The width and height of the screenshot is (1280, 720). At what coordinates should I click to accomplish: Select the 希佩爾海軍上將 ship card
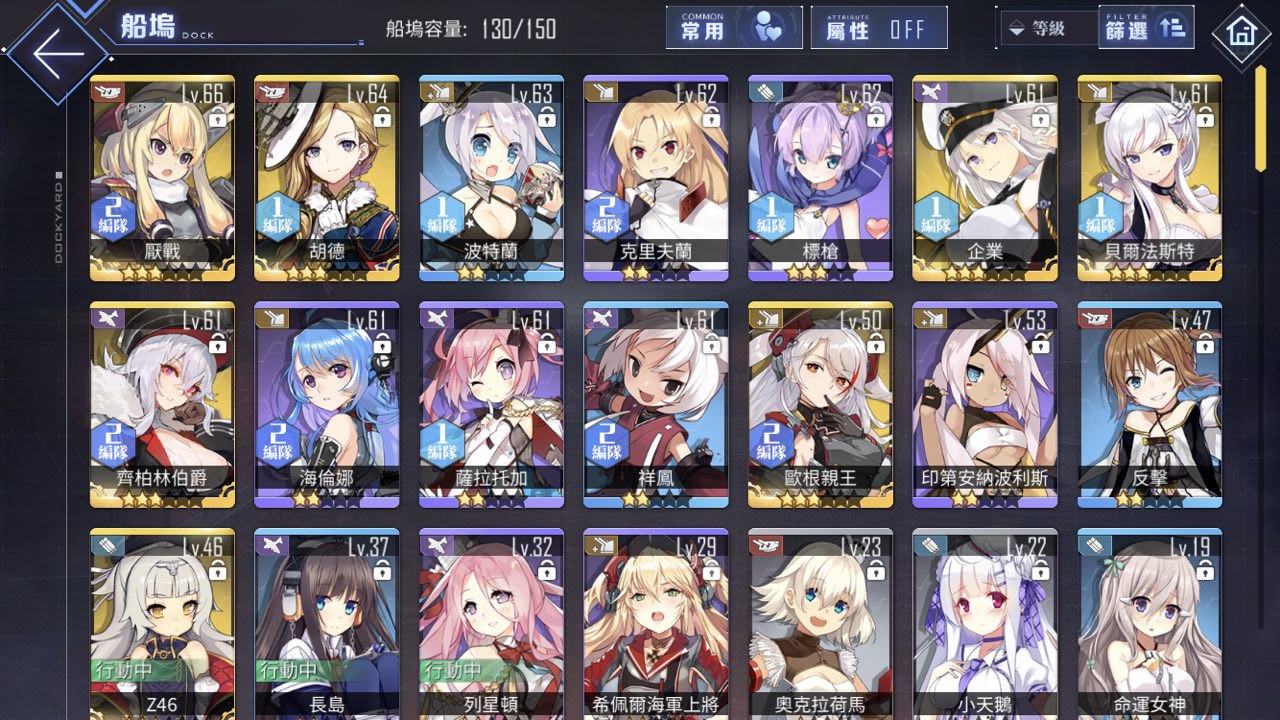point(656,625)
